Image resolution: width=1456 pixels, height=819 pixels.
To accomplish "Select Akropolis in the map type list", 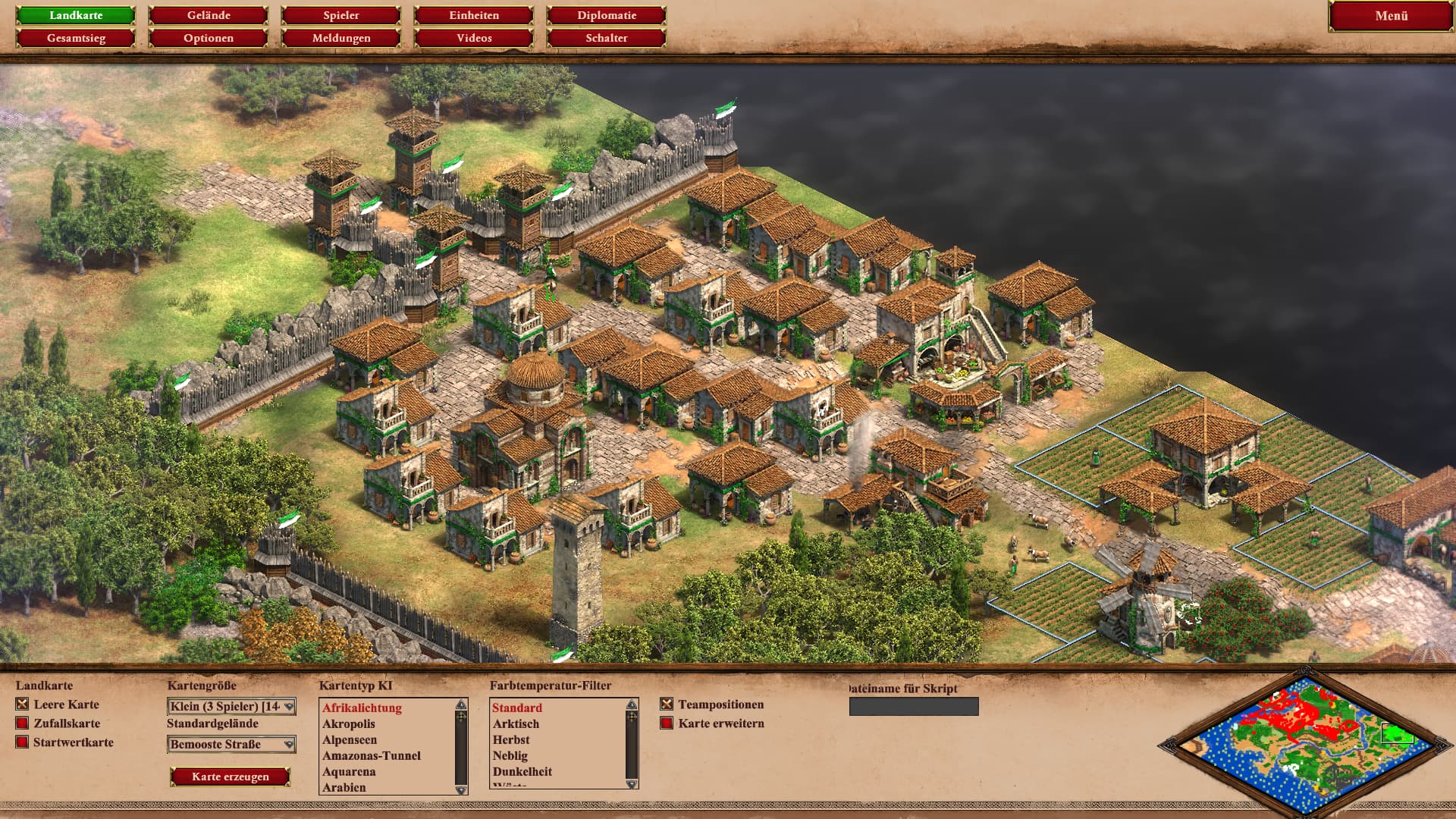I will coord(349,724).
